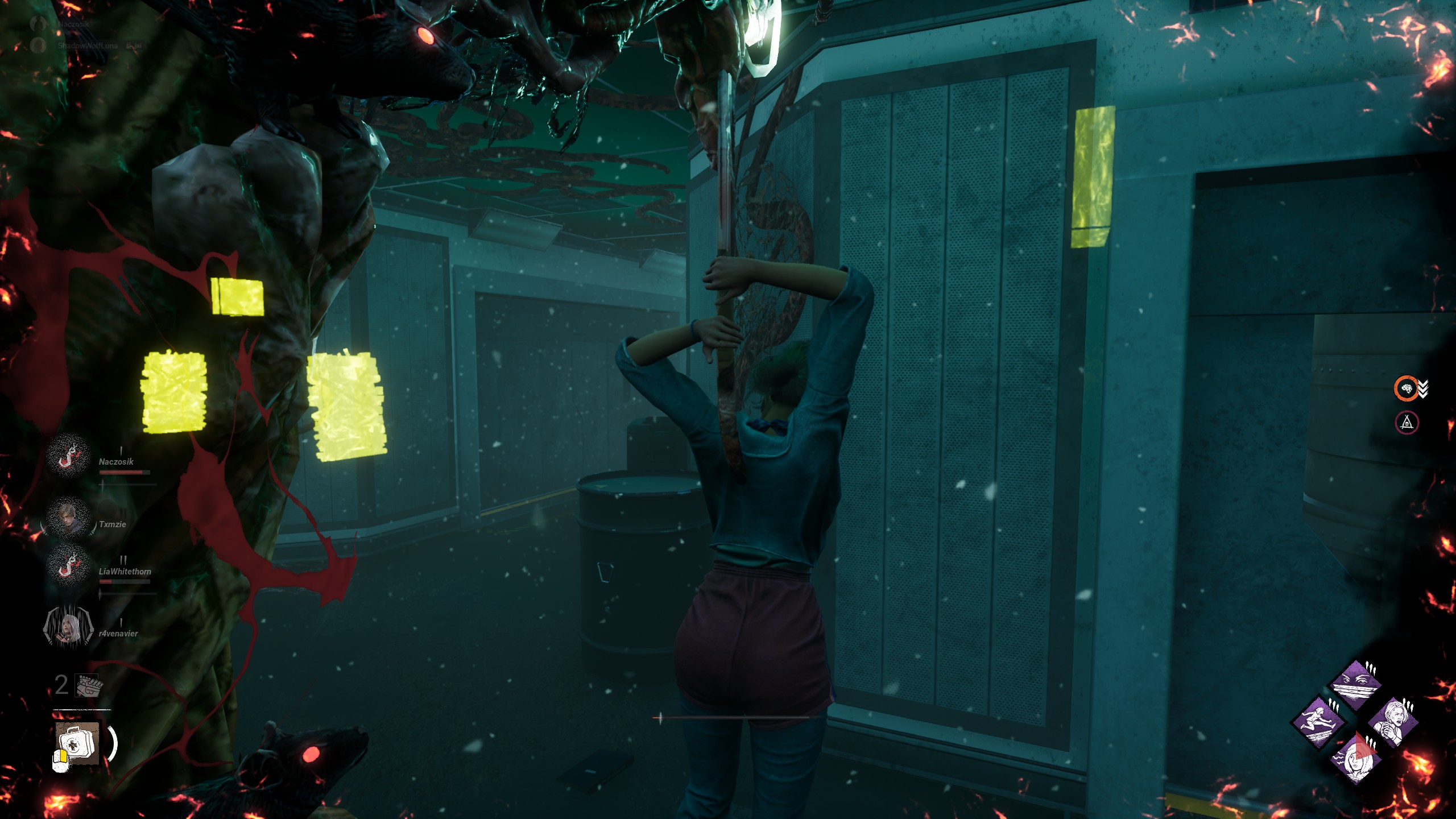1456x819 pixels.
Task: Select the med-kit item slot
Action: click(78, 743)
